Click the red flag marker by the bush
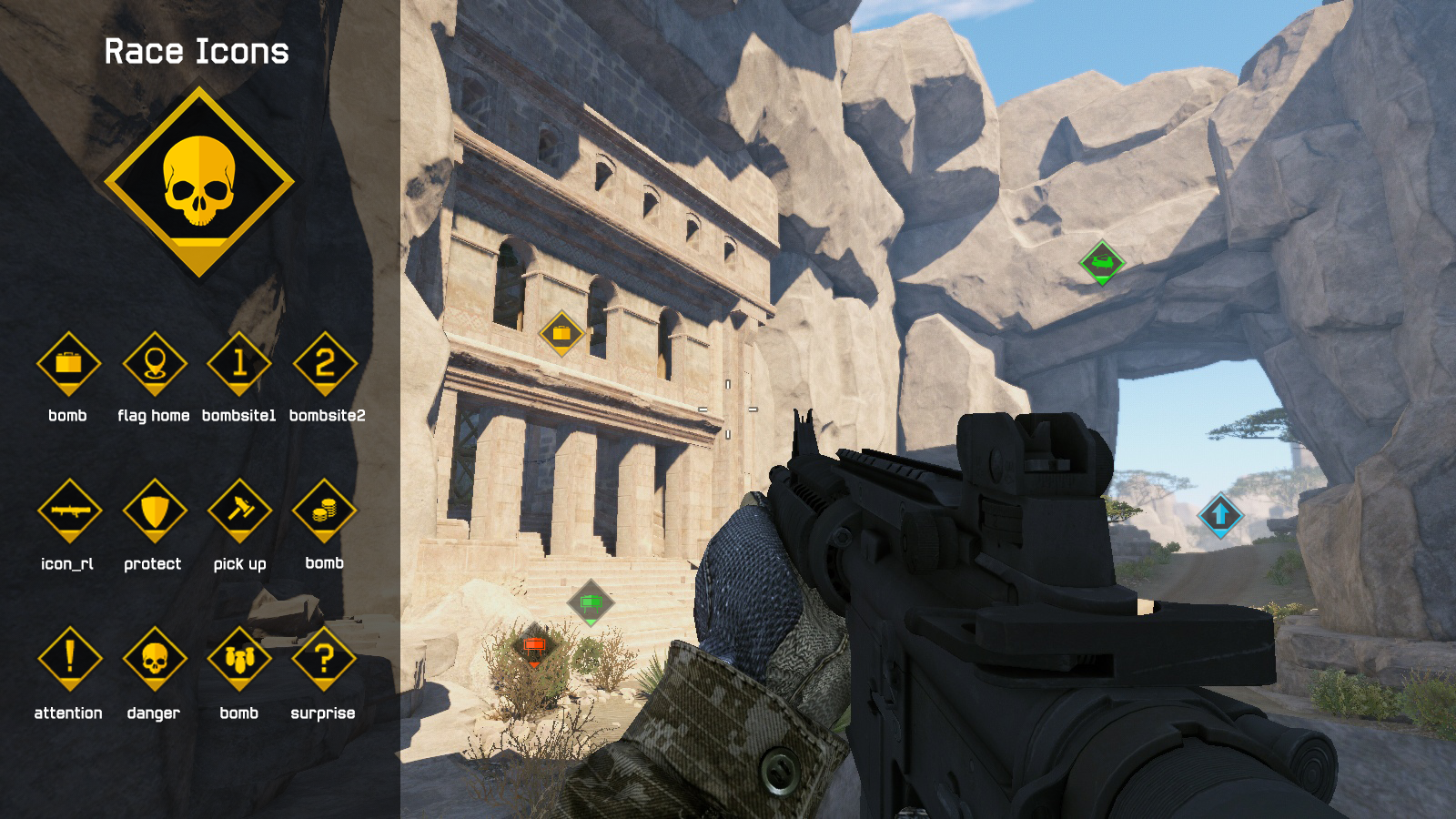The image size is (1456, 819). [534, 646]
